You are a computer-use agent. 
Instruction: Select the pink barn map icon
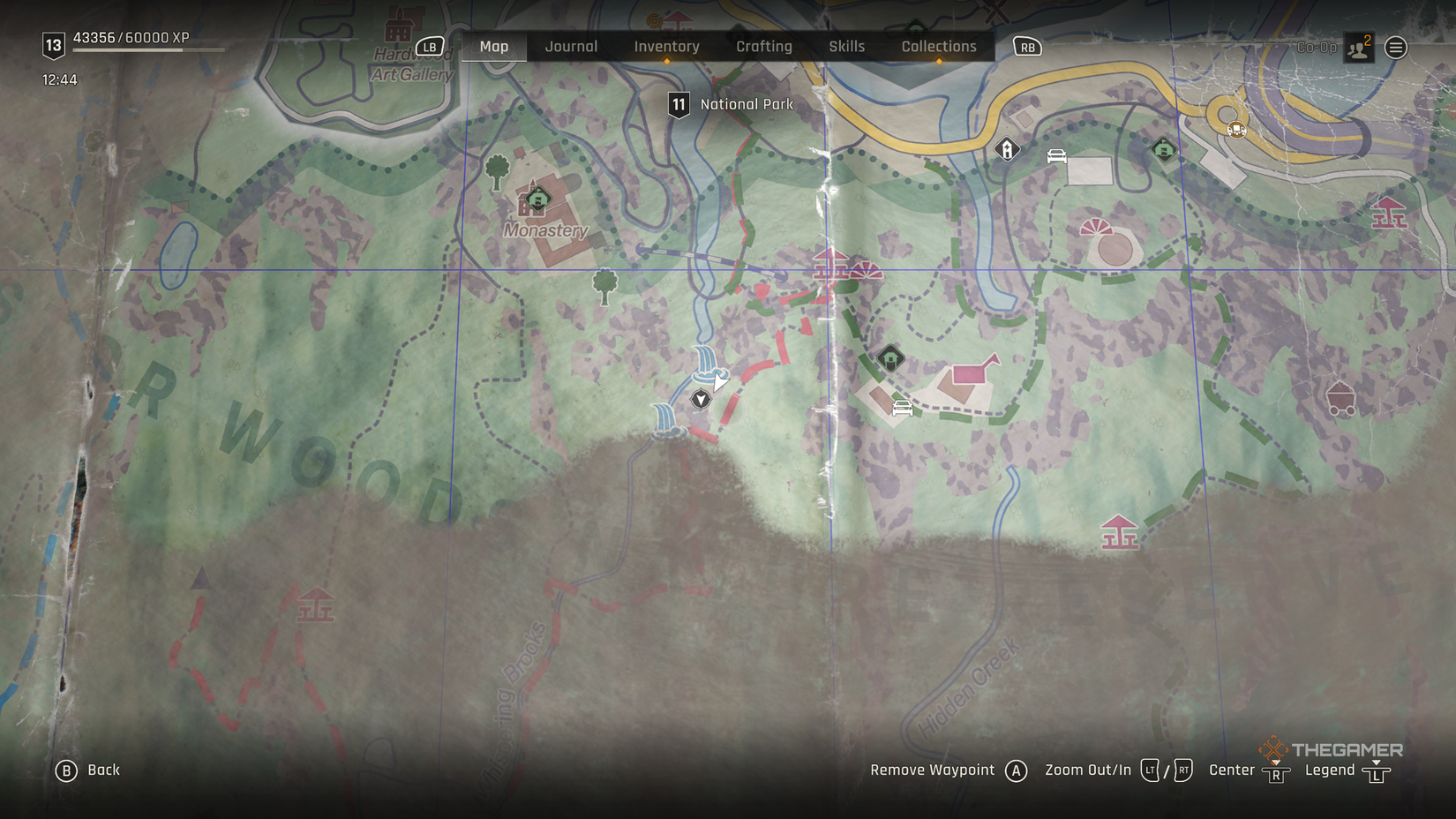(x=974, y=371)
